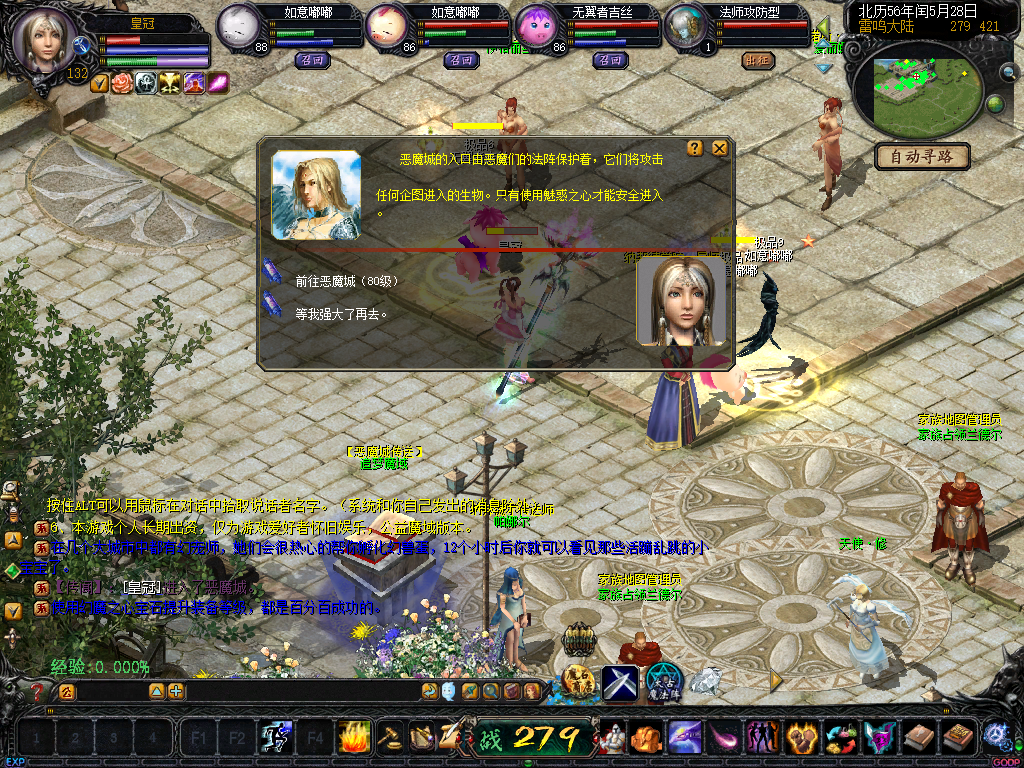Click the crossed swords skill icon
This screenshot has height=768, width=1024.
point(619,681)
